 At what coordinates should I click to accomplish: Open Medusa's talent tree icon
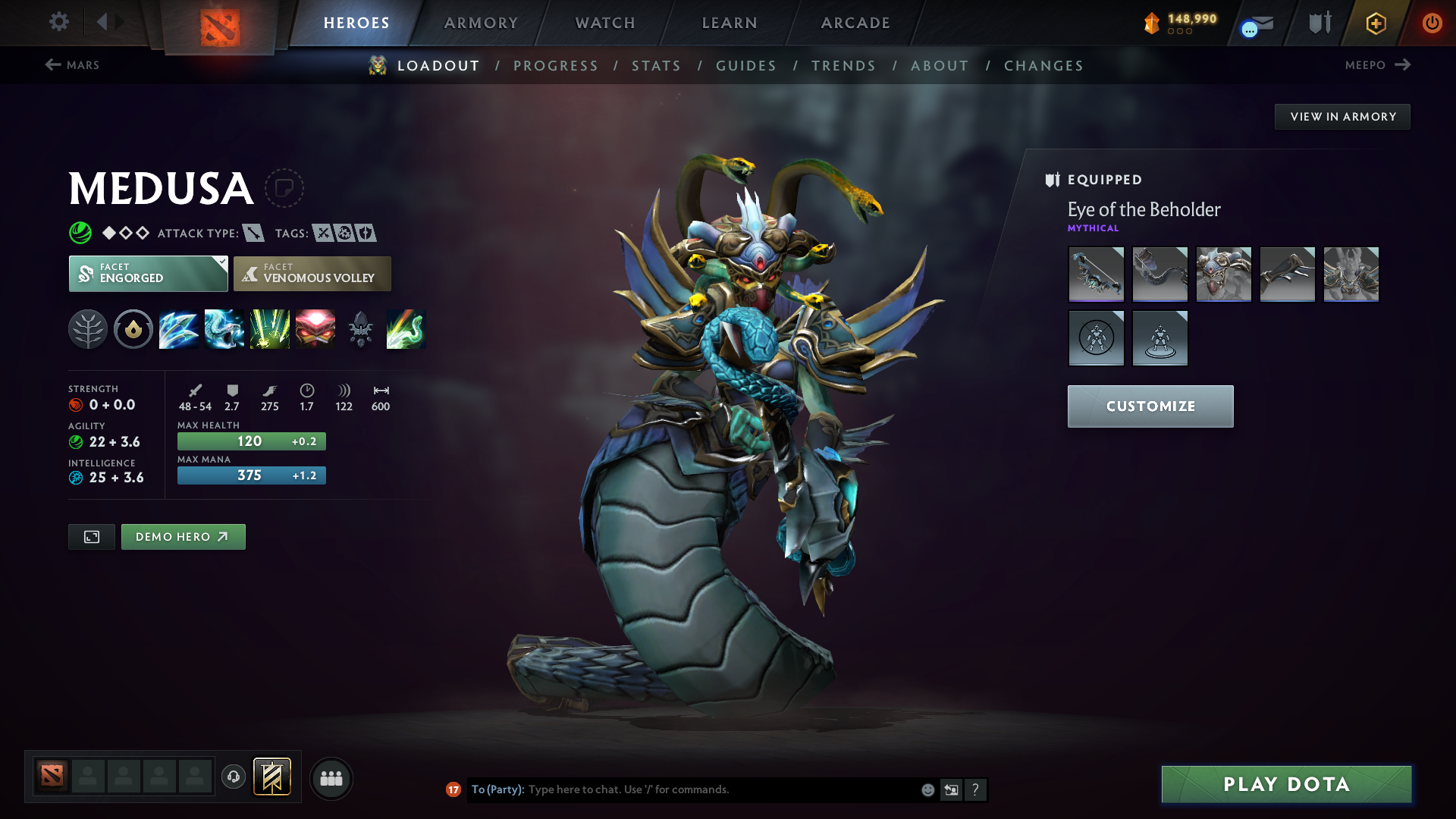[x=88, y=329]
